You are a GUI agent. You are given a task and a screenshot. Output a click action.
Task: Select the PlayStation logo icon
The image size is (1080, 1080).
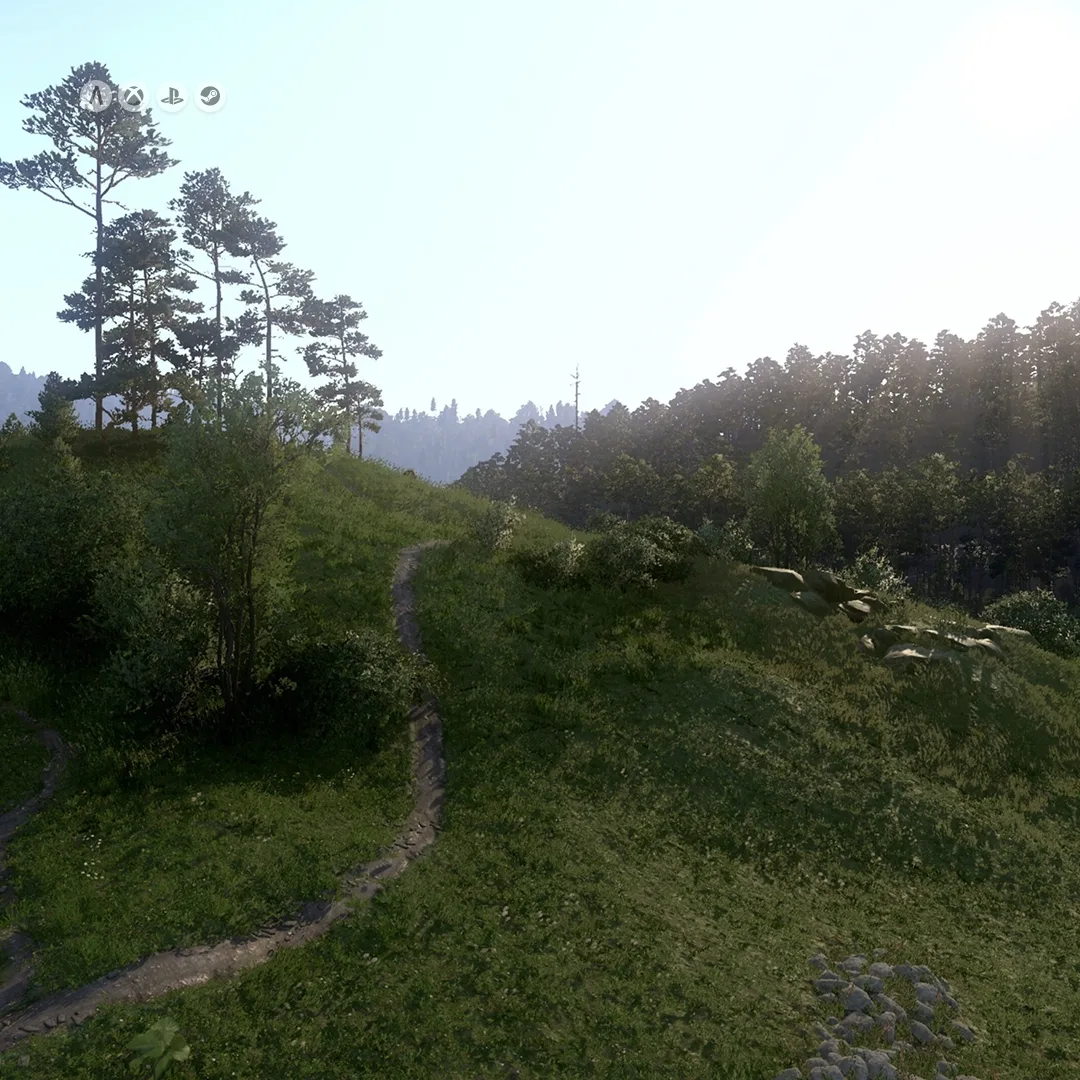click(172, 97)
